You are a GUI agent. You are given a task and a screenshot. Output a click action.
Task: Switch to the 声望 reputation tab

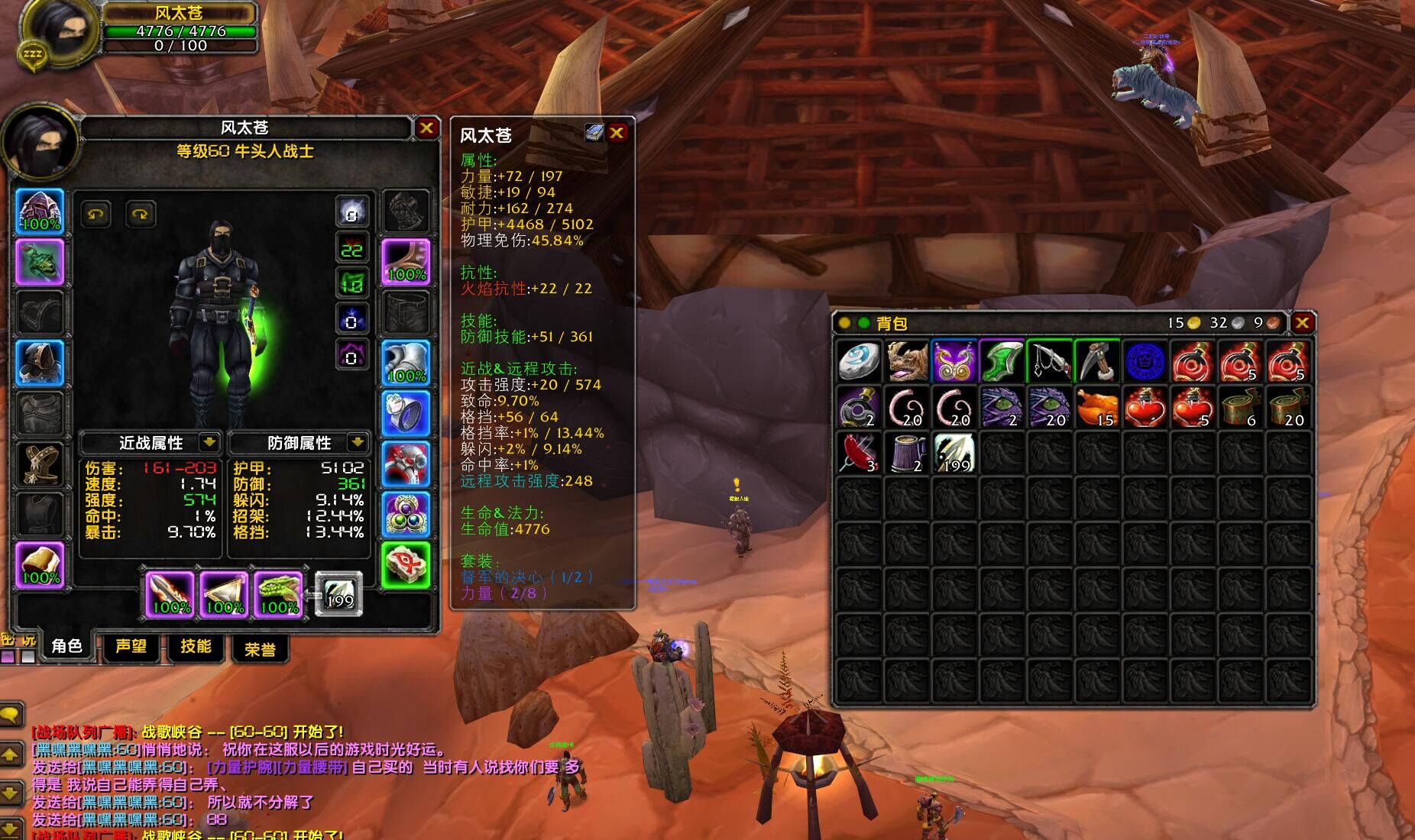(x=131, y=647)
